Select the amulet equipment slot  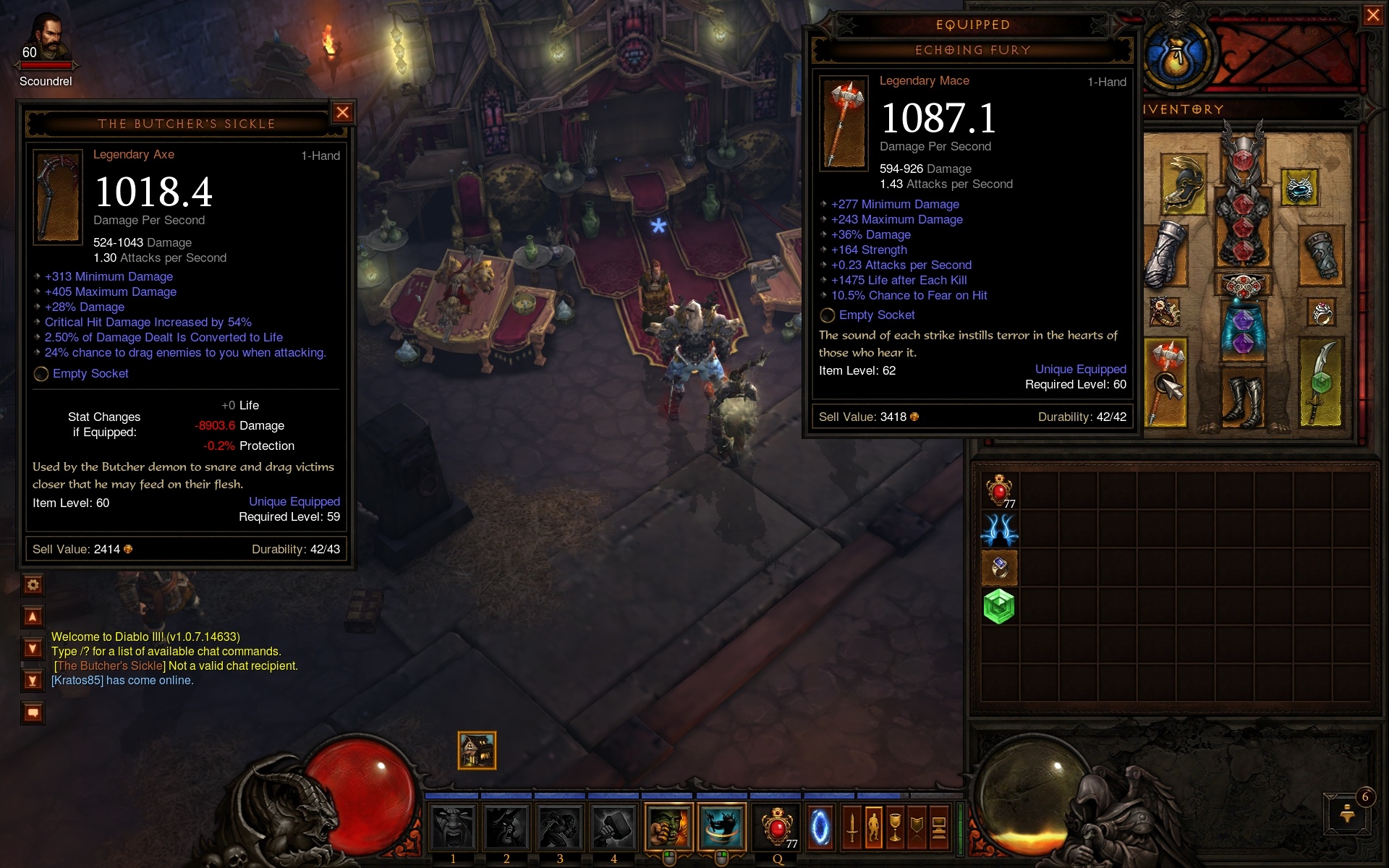(1300, 187)
